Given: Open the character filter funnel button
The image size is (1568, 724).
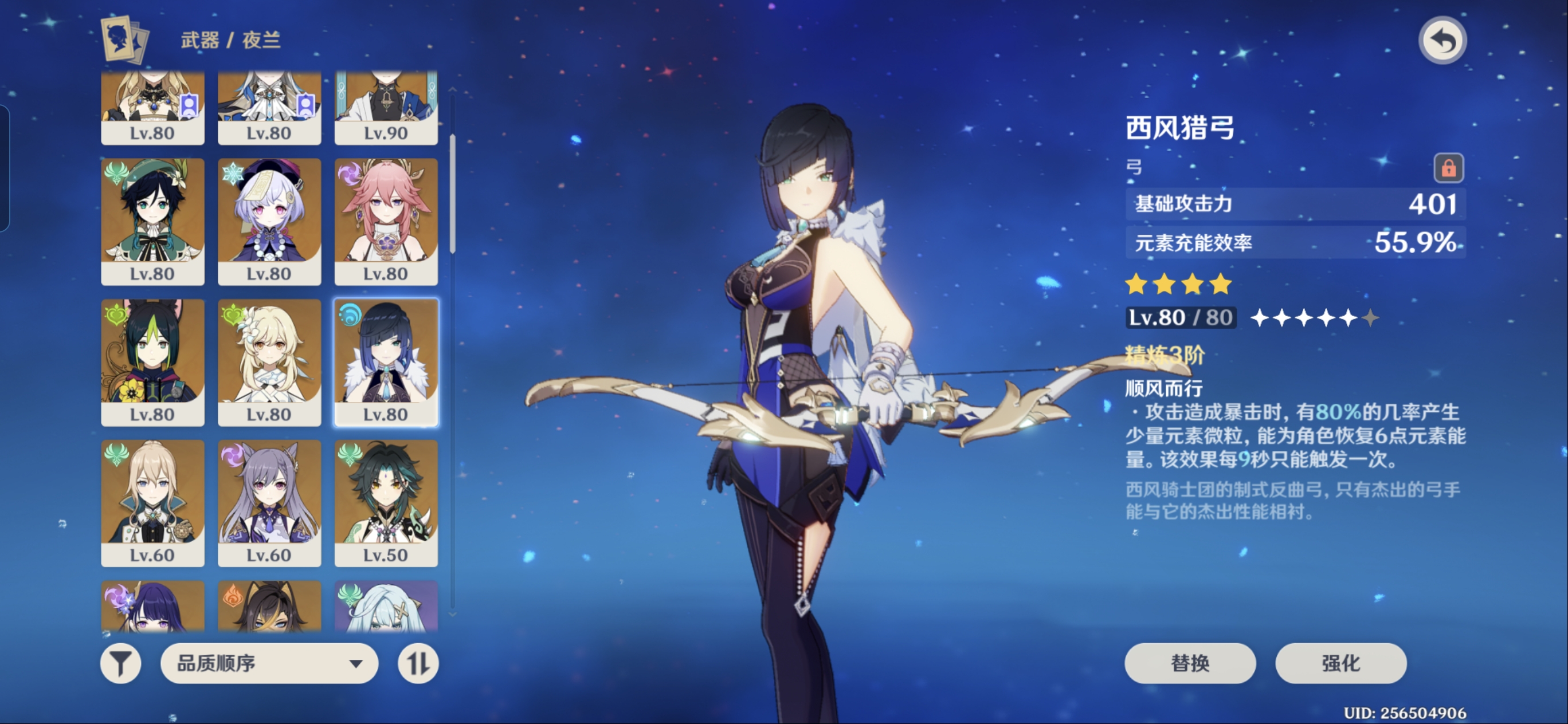Looking at the screenshot, I should coord(120,663).
